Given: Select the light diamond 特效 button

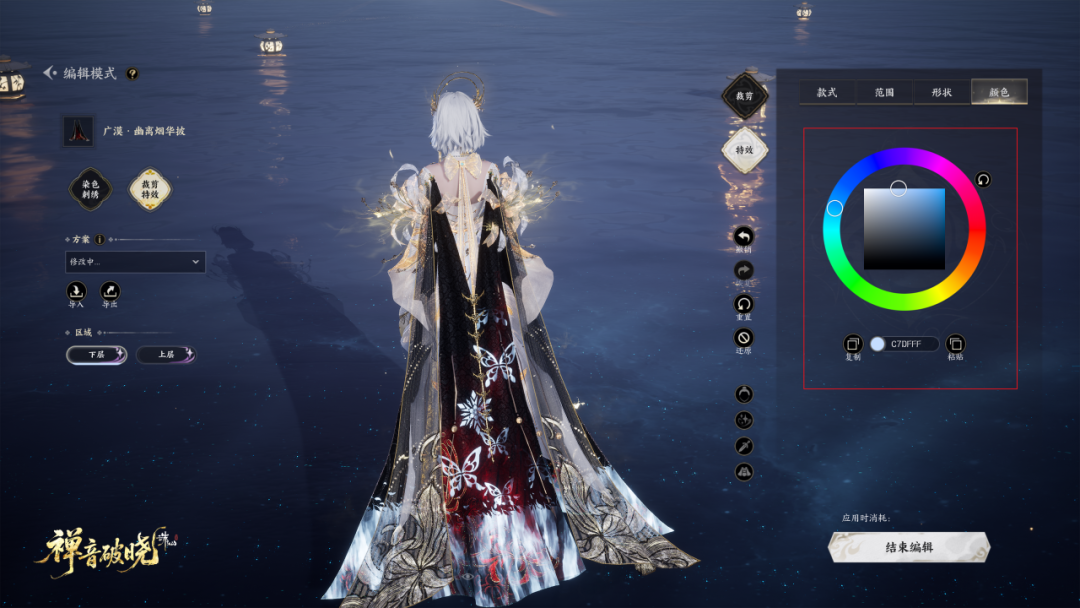Looking at the screenshot, I should click(744, 150).
